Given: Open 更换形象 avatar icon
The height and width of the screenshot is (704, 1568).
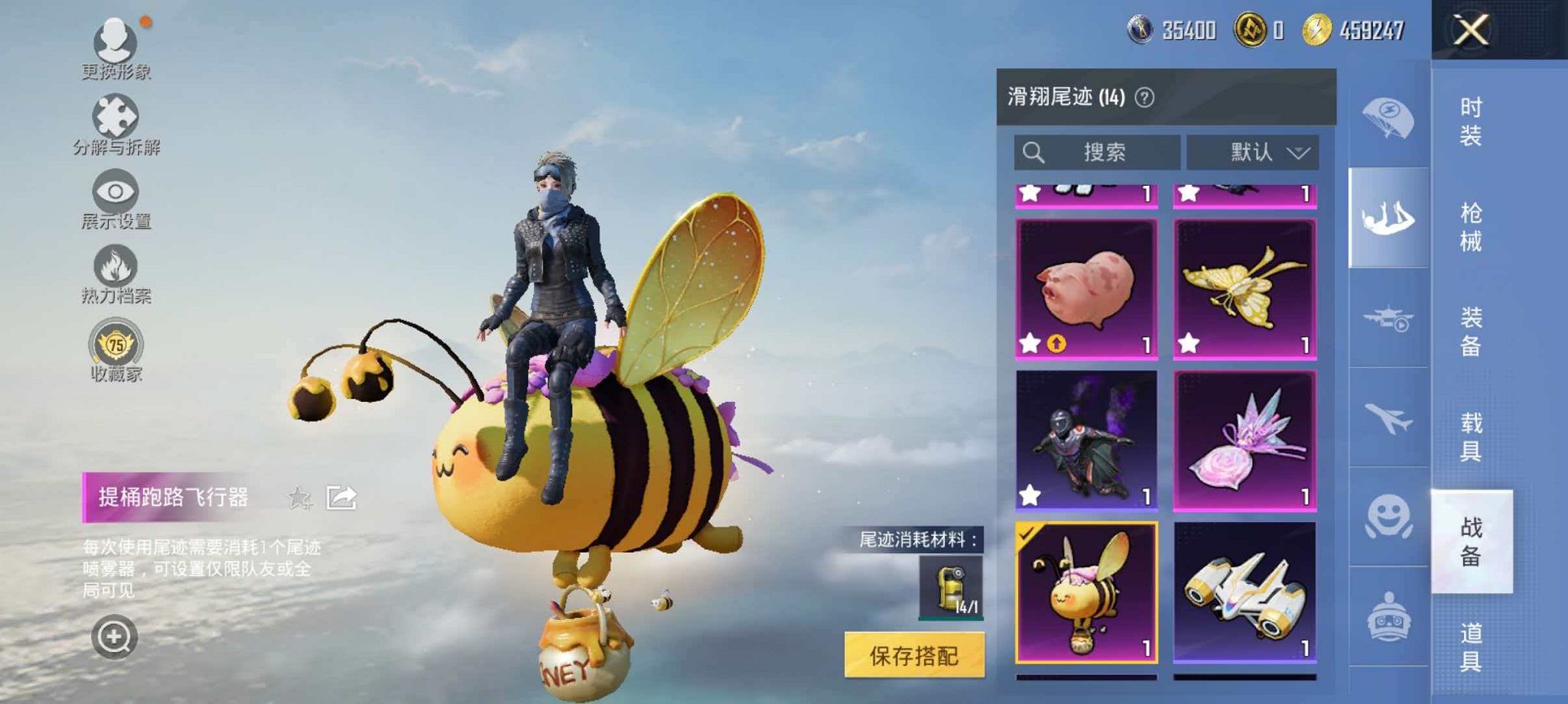Looking at the screenshot, I should point(115,40).
